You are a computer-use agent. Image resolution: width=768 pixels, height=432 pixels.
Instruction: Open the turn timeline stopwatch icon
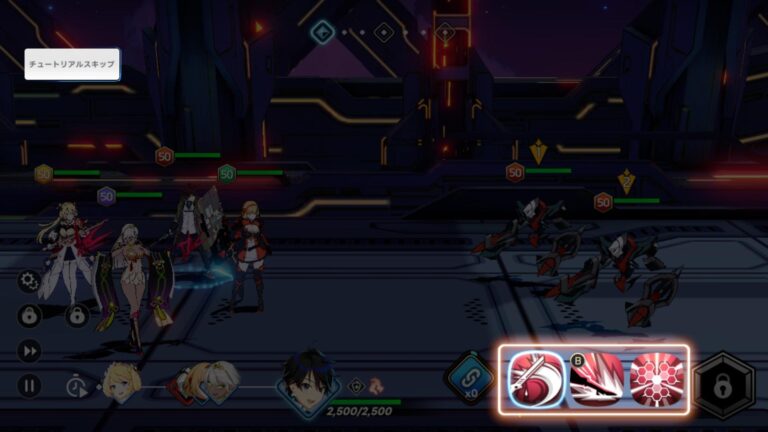(76, 386)
